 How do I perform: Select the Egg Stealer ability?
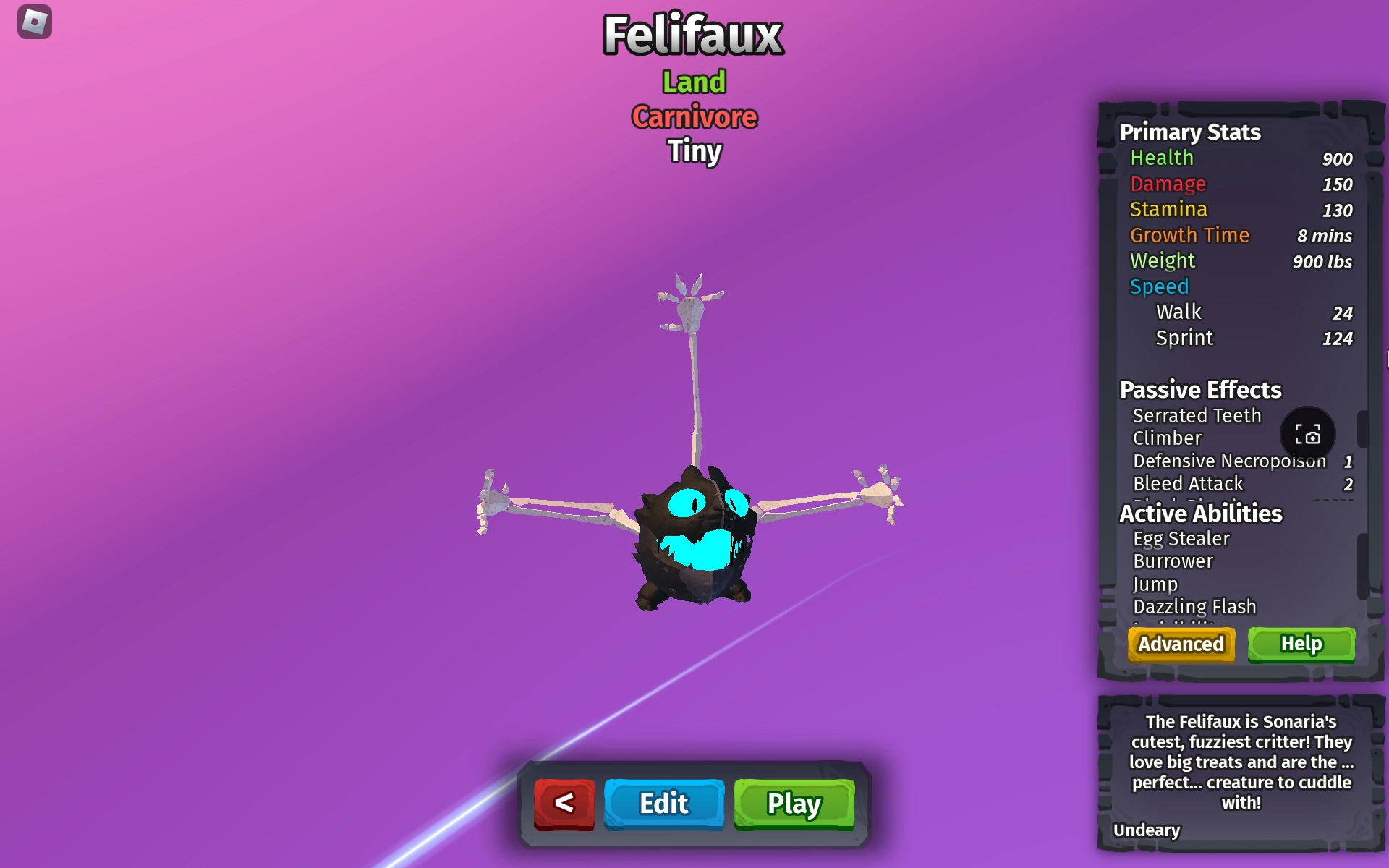1181,538
